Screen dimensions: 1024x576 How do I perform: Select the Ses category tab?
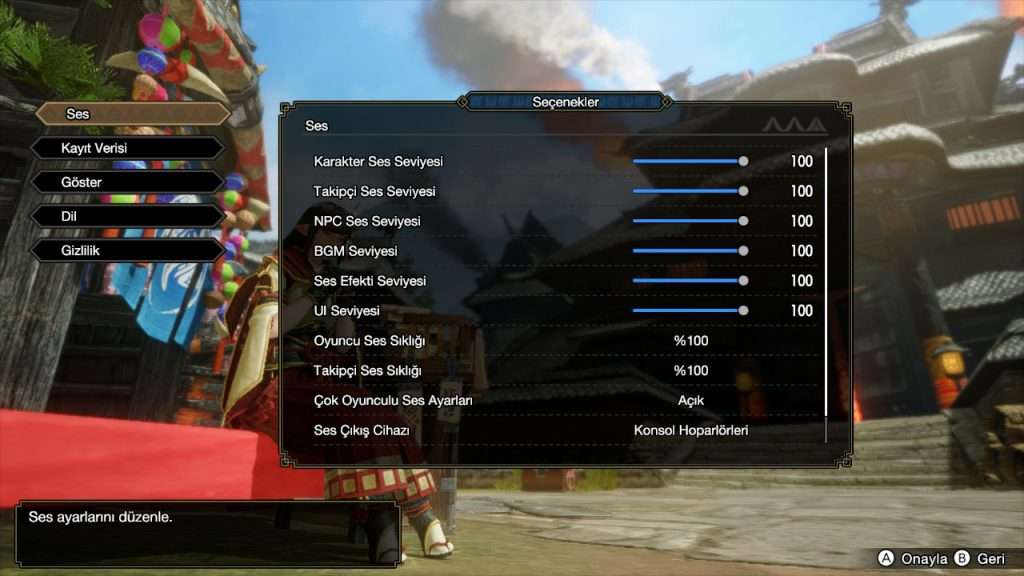click(132, 114)
